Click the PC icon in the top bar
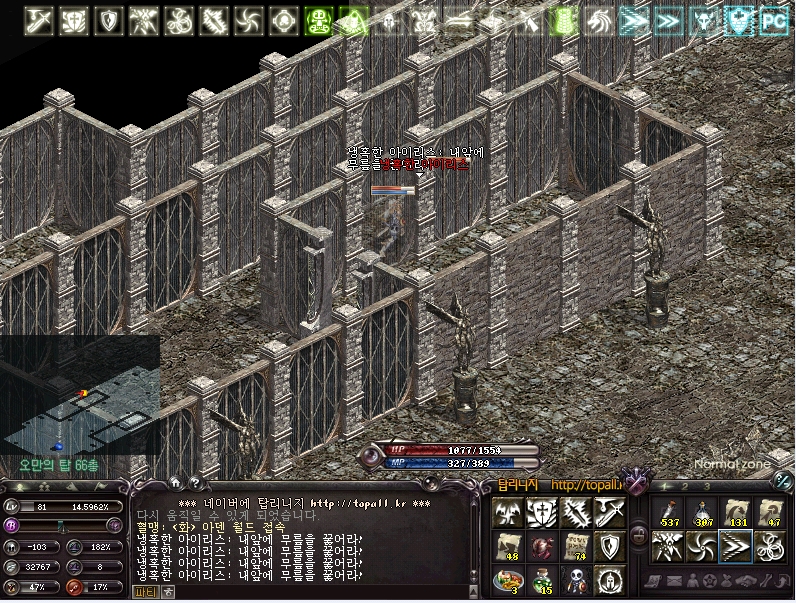 (x=773, y=19)
